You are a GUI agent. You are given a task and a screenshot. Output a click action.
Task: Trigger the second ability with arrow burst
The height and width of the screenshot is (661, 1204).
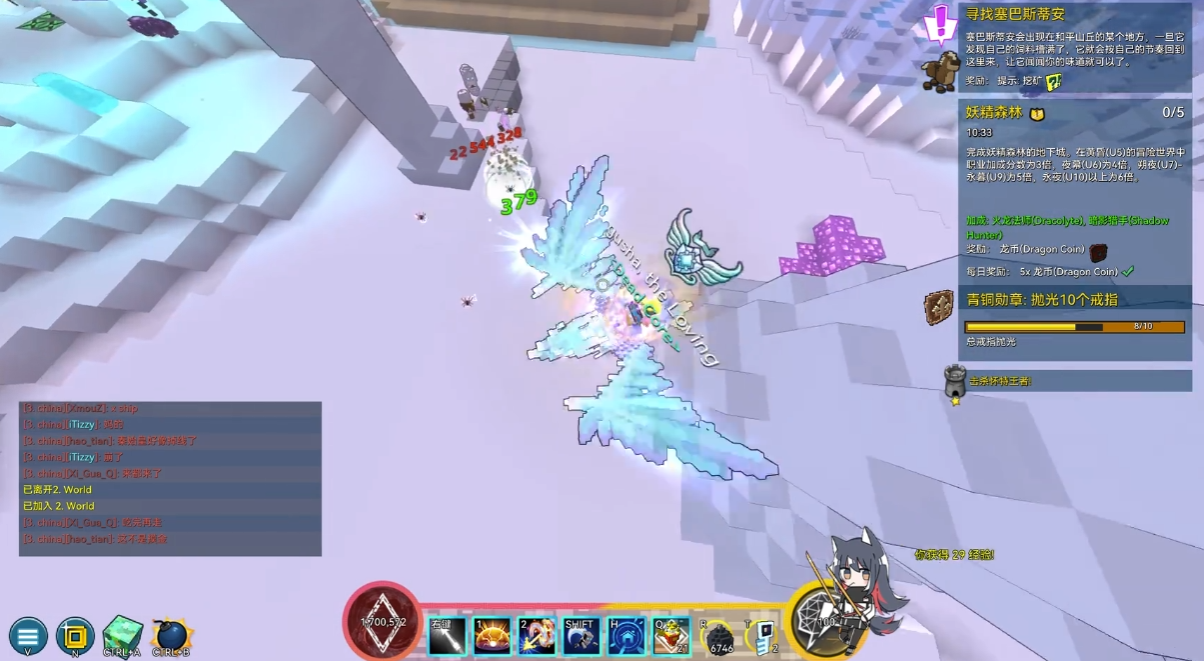point(536,636)
